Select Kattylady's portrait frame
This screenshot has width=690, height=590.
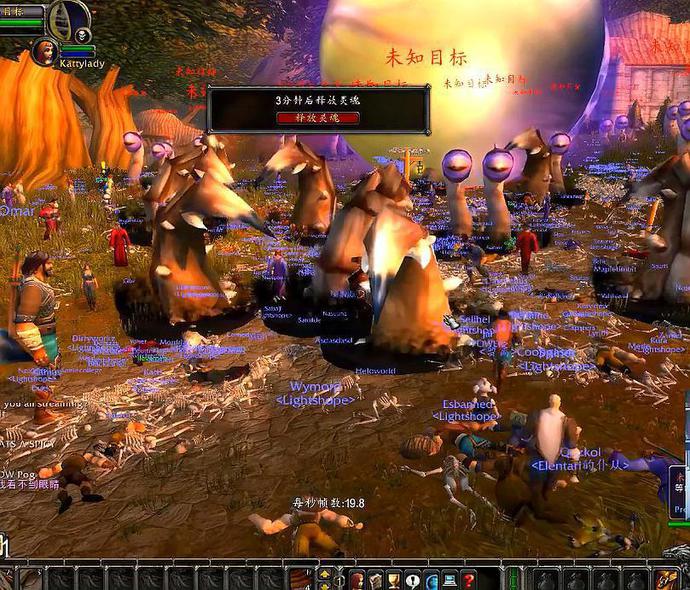pyautogui.click(x=44, y=52)
